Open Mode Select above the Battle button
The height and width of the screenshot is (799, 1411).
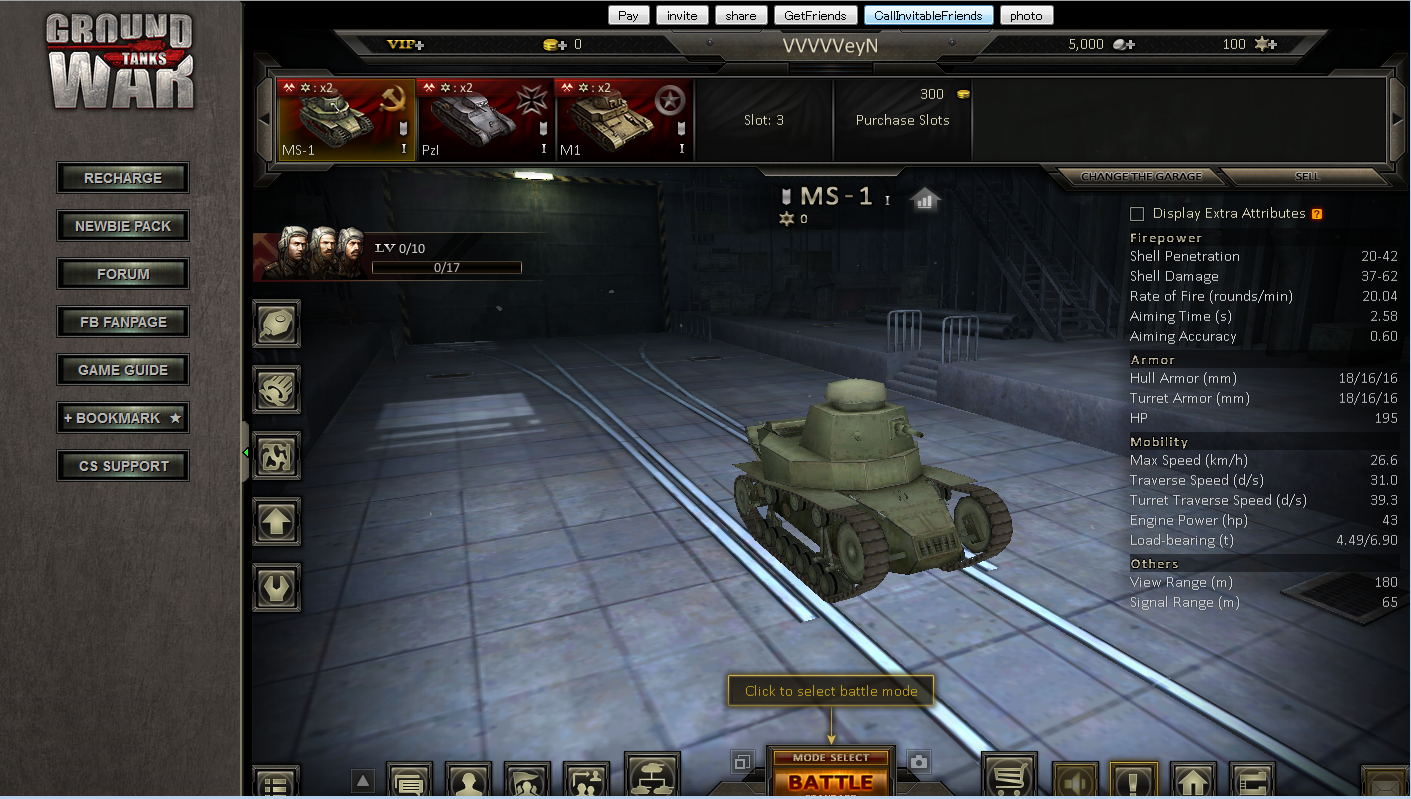click(x=830, y=758)
